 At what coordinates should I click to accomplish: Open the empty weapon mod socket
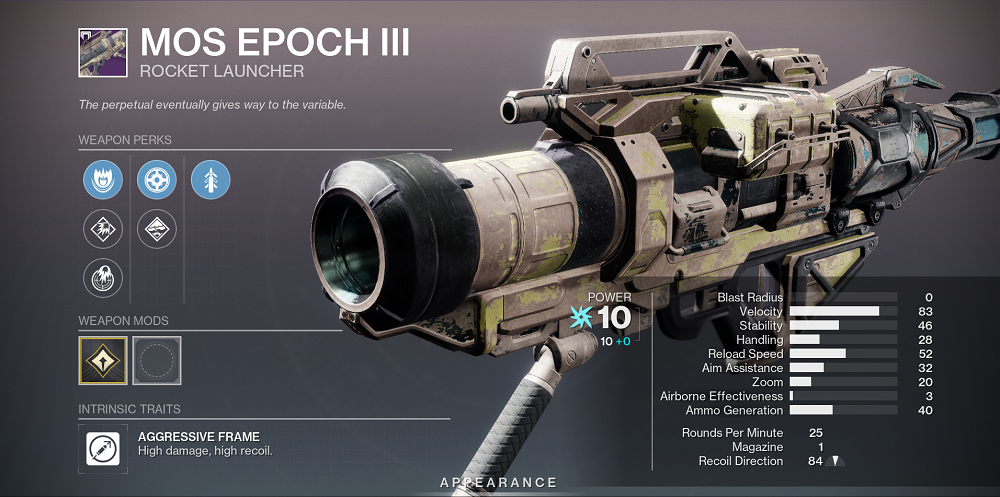pos(157,361)
